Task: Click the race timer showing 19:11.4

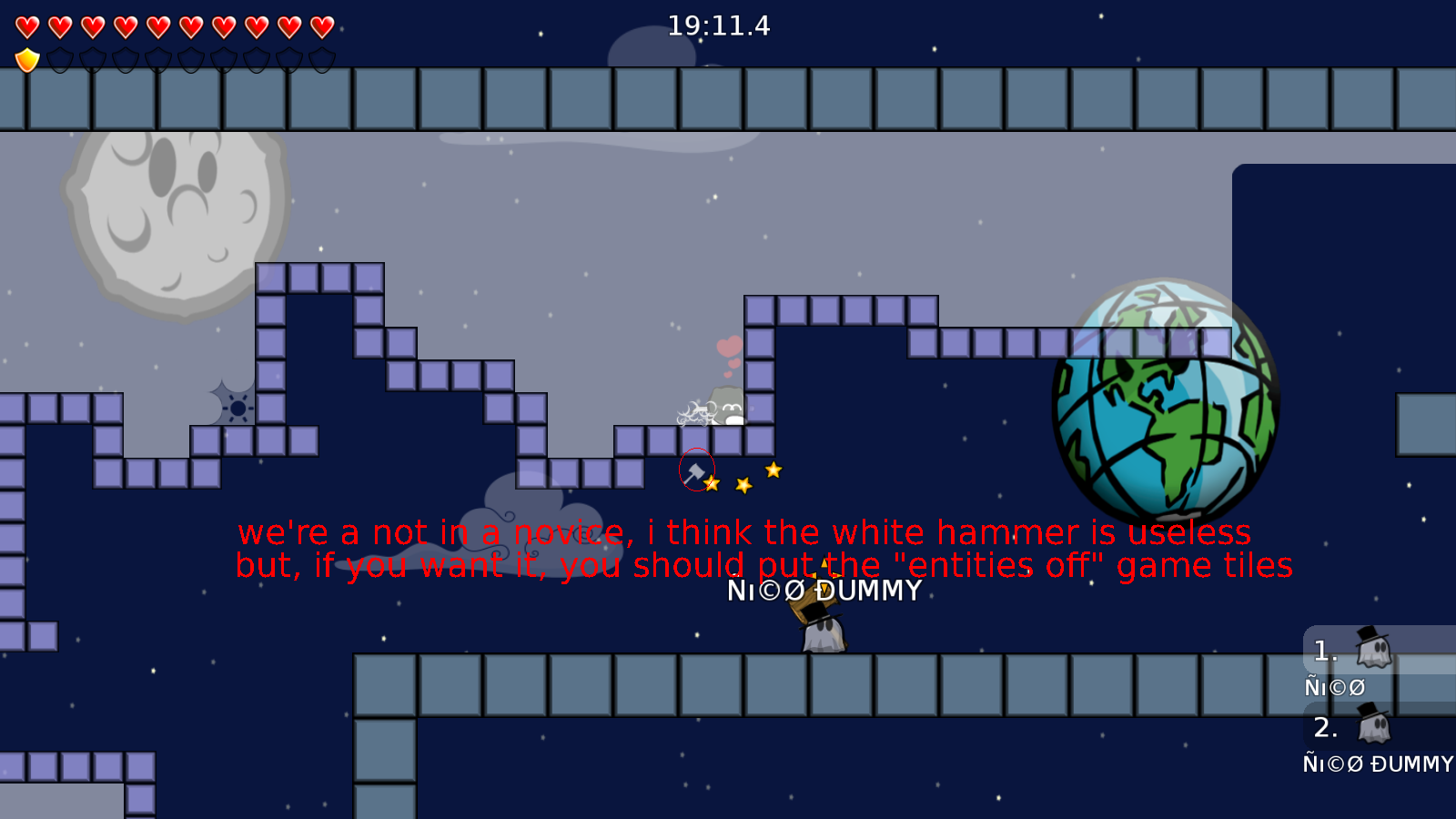Action: pos(717,26)
